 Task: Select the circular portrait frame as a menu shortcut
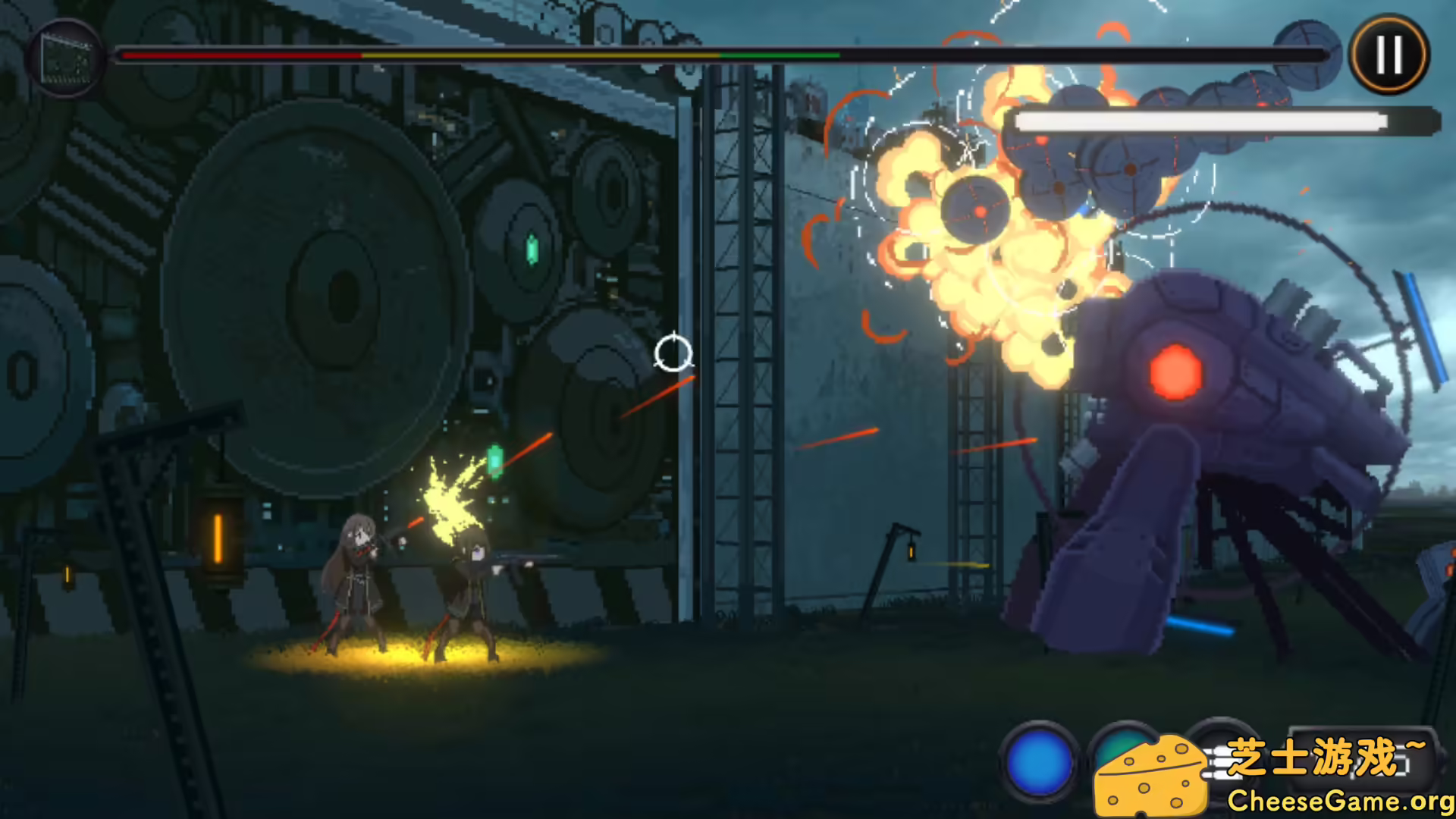(68, 57)
